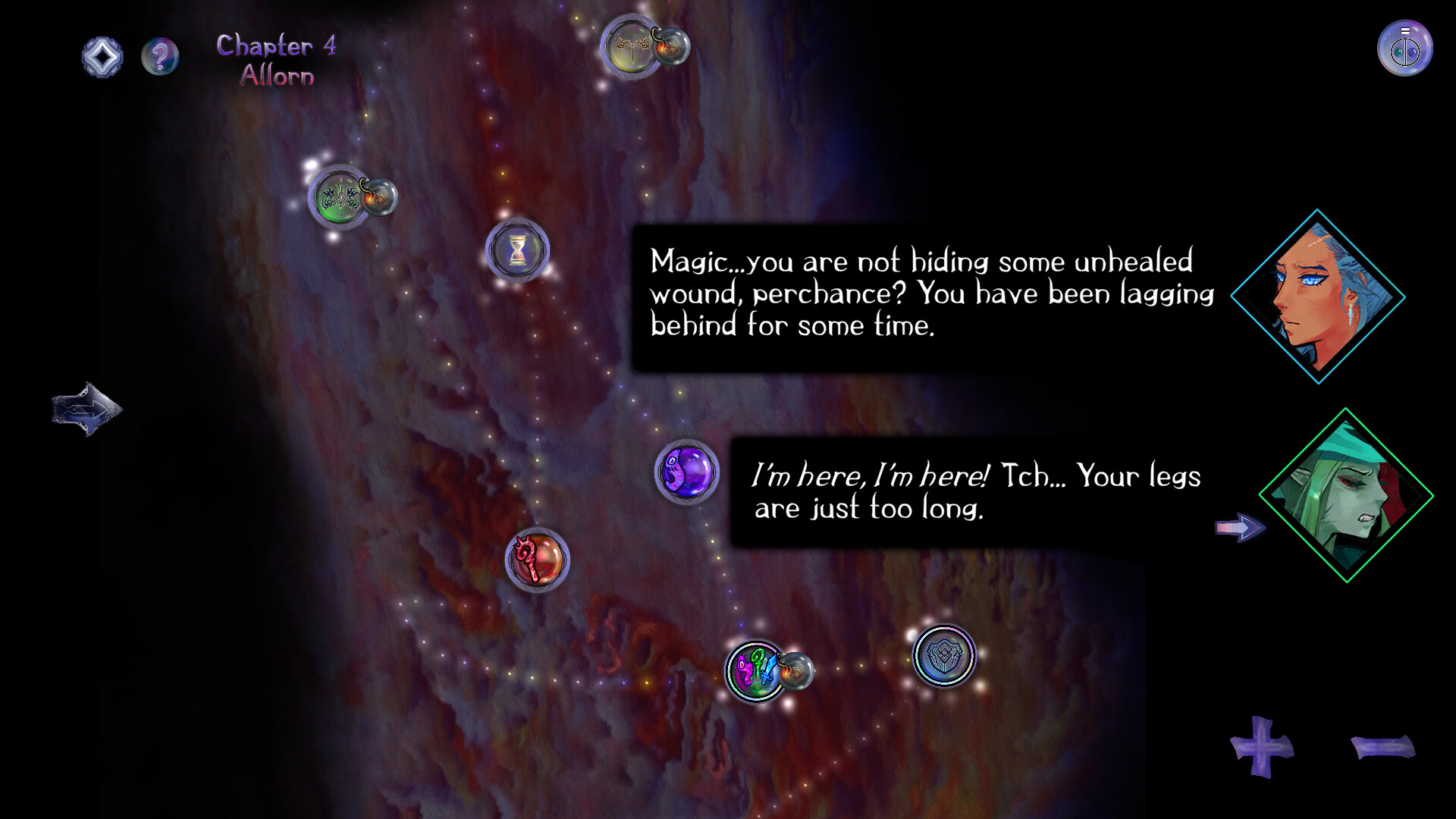The width and height of the screenshot is (1456, 819).
Task: Open the crown node at the top of the map
Action: pos(629,47)
